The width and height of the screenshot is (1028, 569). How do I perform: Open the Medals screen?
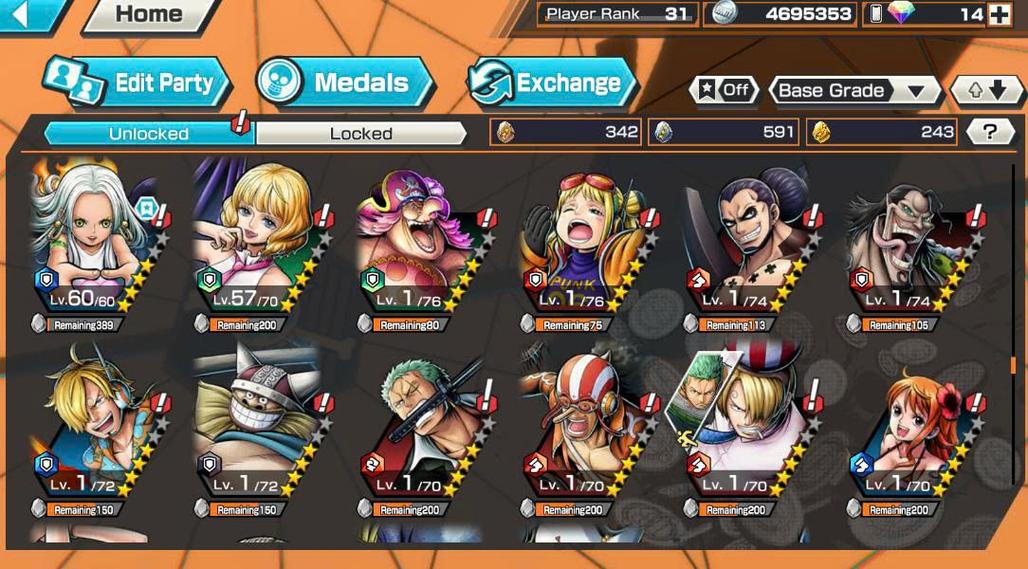[x=344, y=83]
